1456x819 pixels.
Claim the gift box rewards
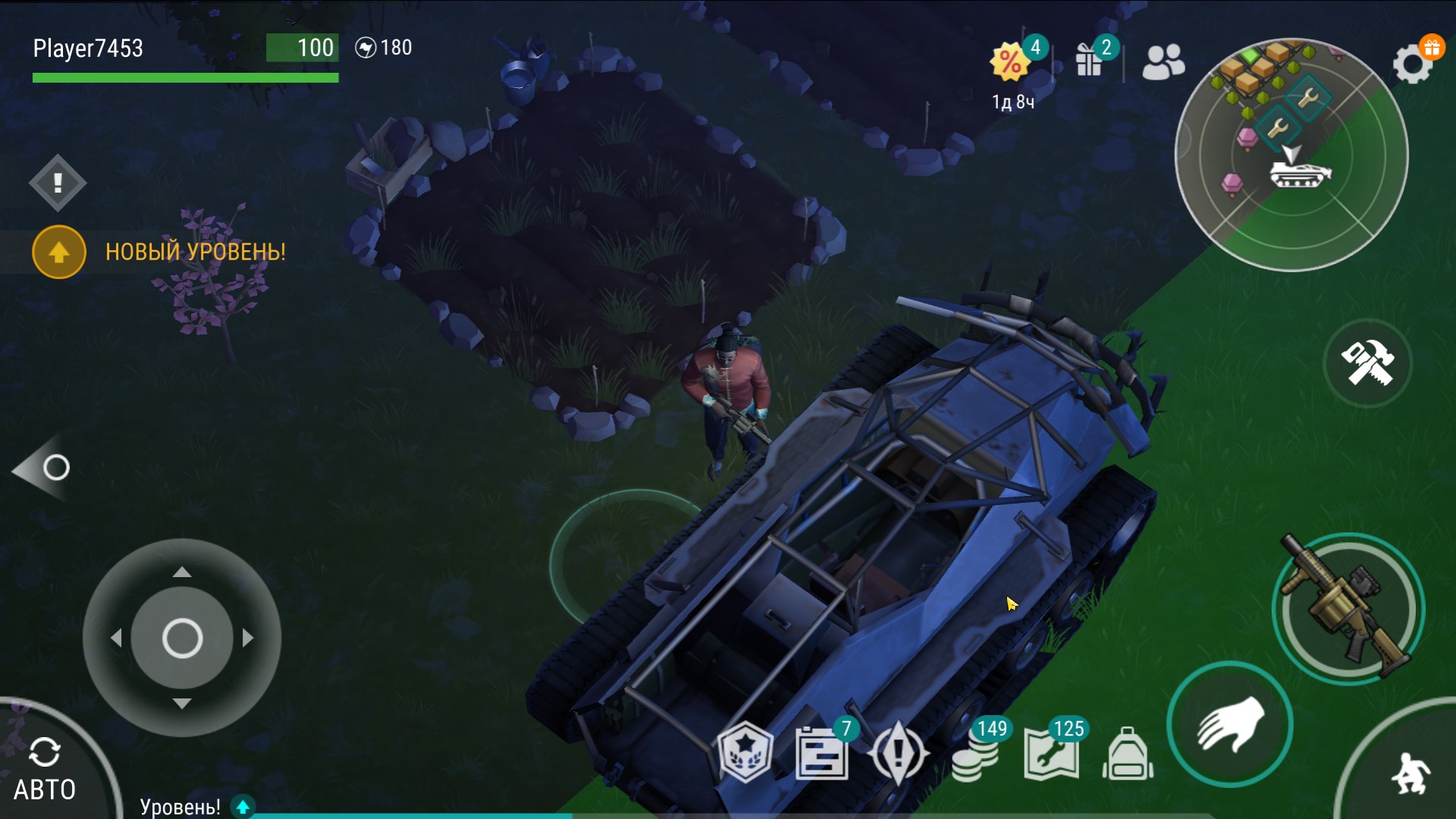(x=1090, y=60)
